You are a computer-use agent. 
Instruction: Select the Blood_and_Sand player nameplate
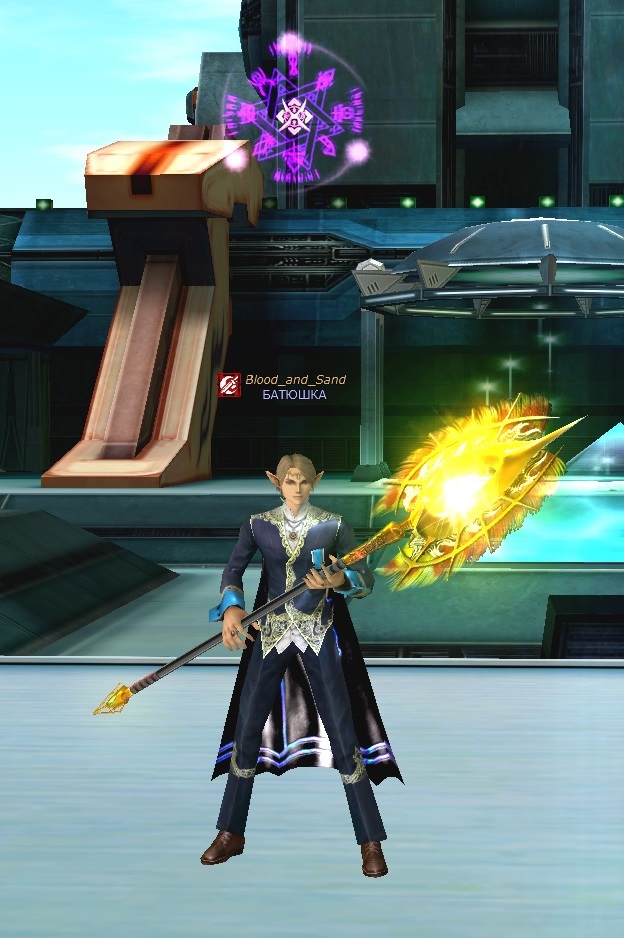pyautogui.click(x=296, y=380)
